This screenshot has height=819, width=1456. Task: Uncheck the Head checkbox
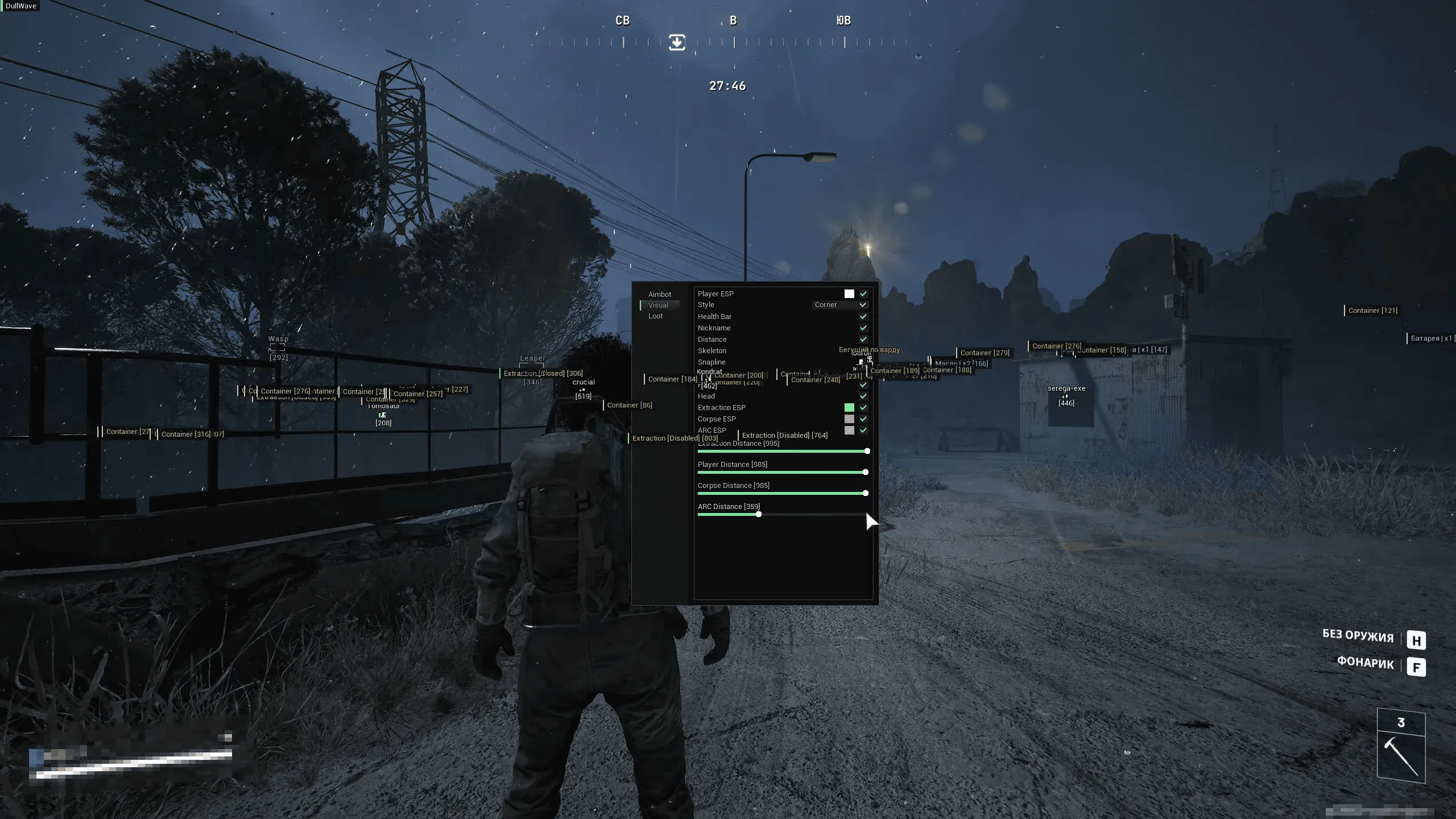[x=863, y=396]
